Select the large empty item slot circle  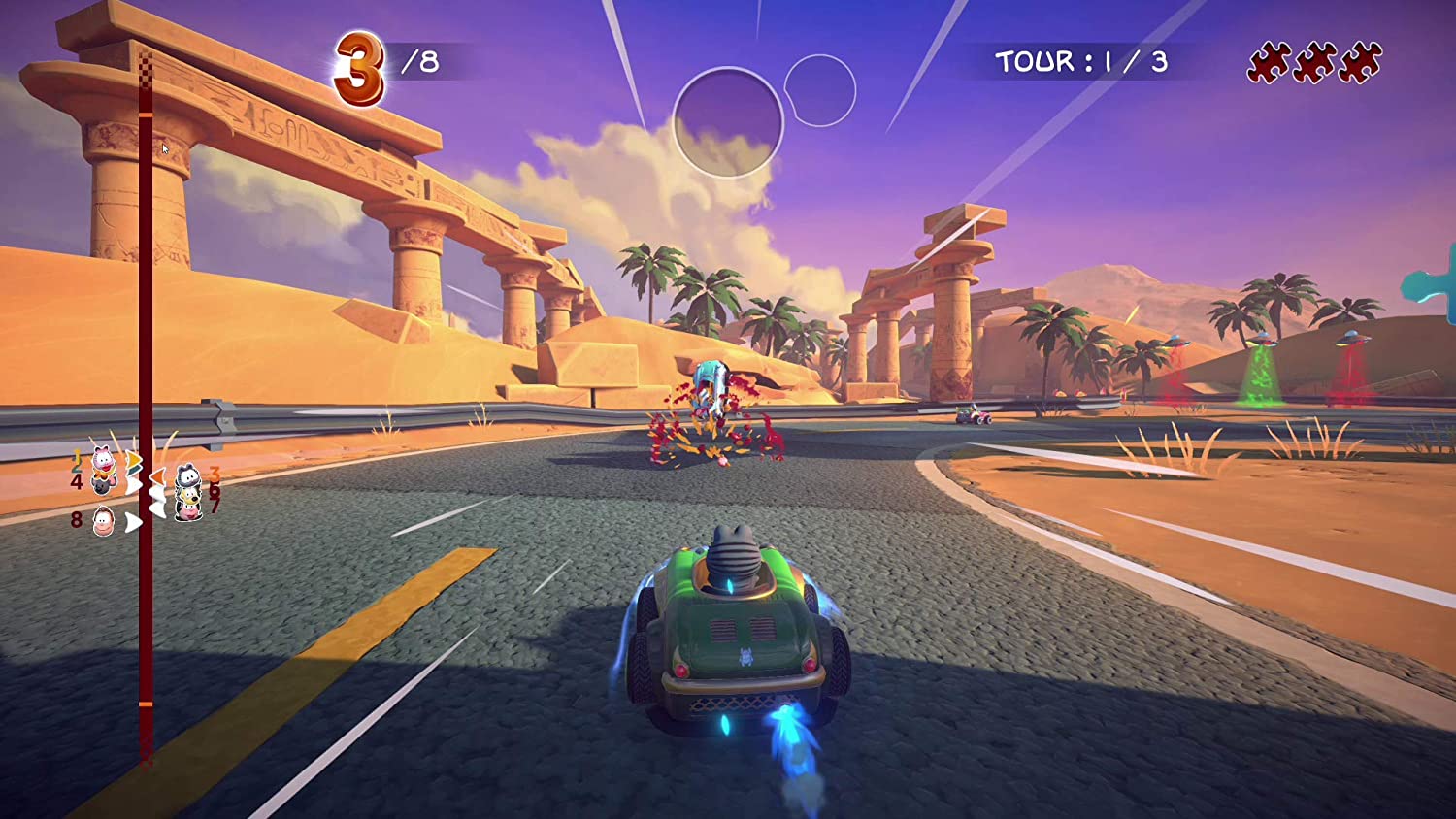pos(728,122)
